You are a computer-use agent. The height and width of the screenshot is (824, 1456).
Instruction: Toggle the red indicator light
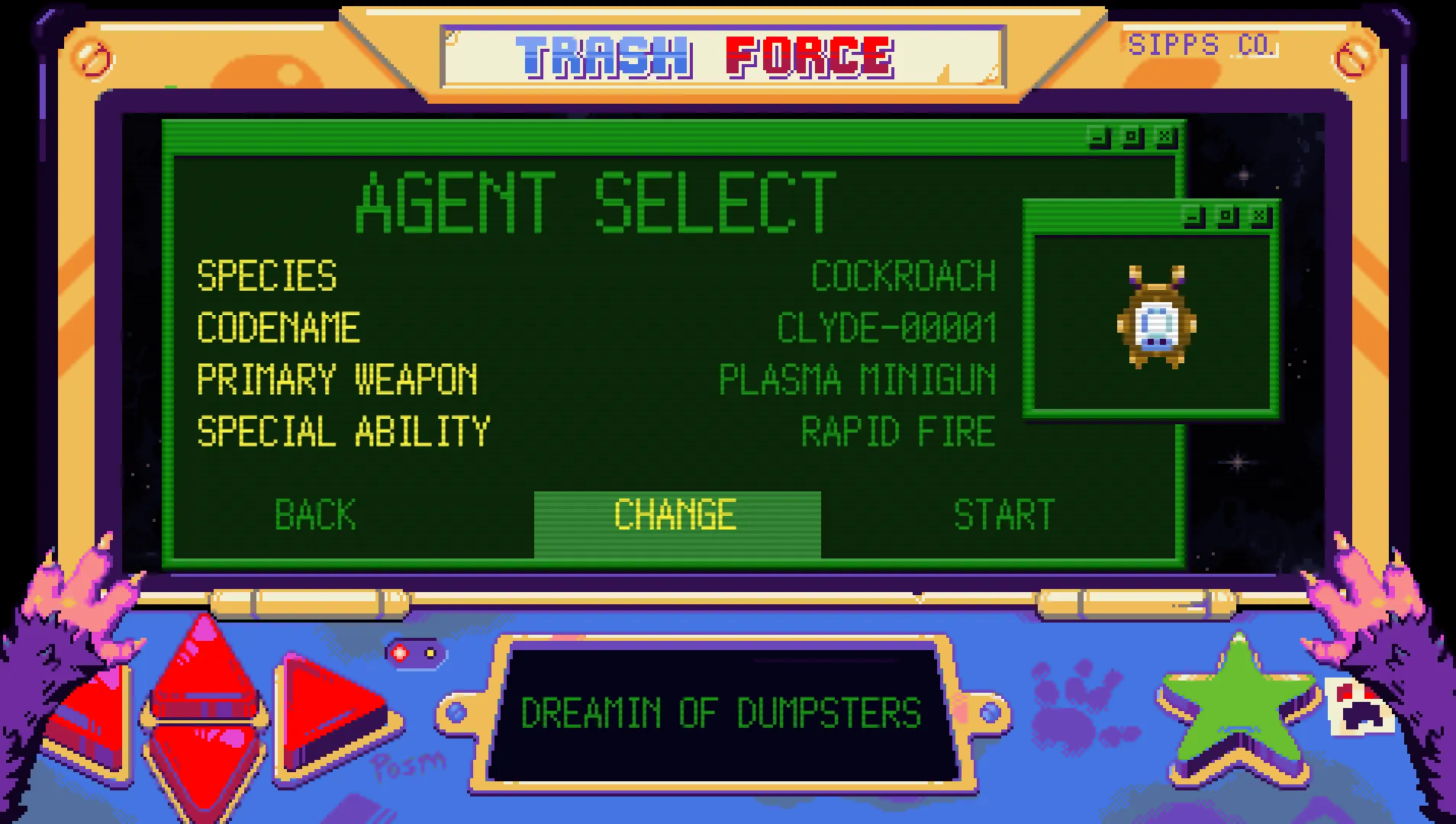tap(399, 652)
